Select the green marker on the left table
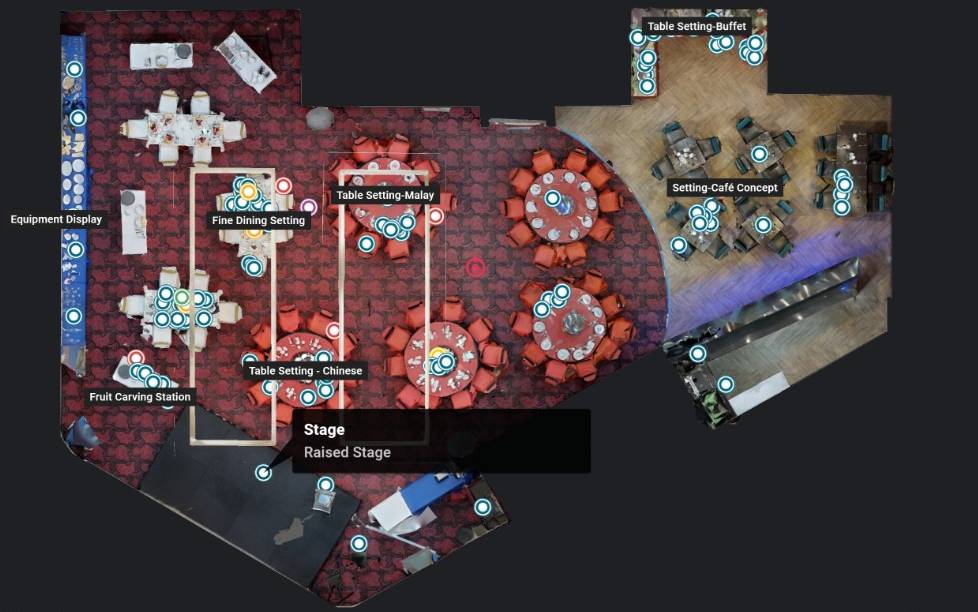 click(x=182, y=297)
